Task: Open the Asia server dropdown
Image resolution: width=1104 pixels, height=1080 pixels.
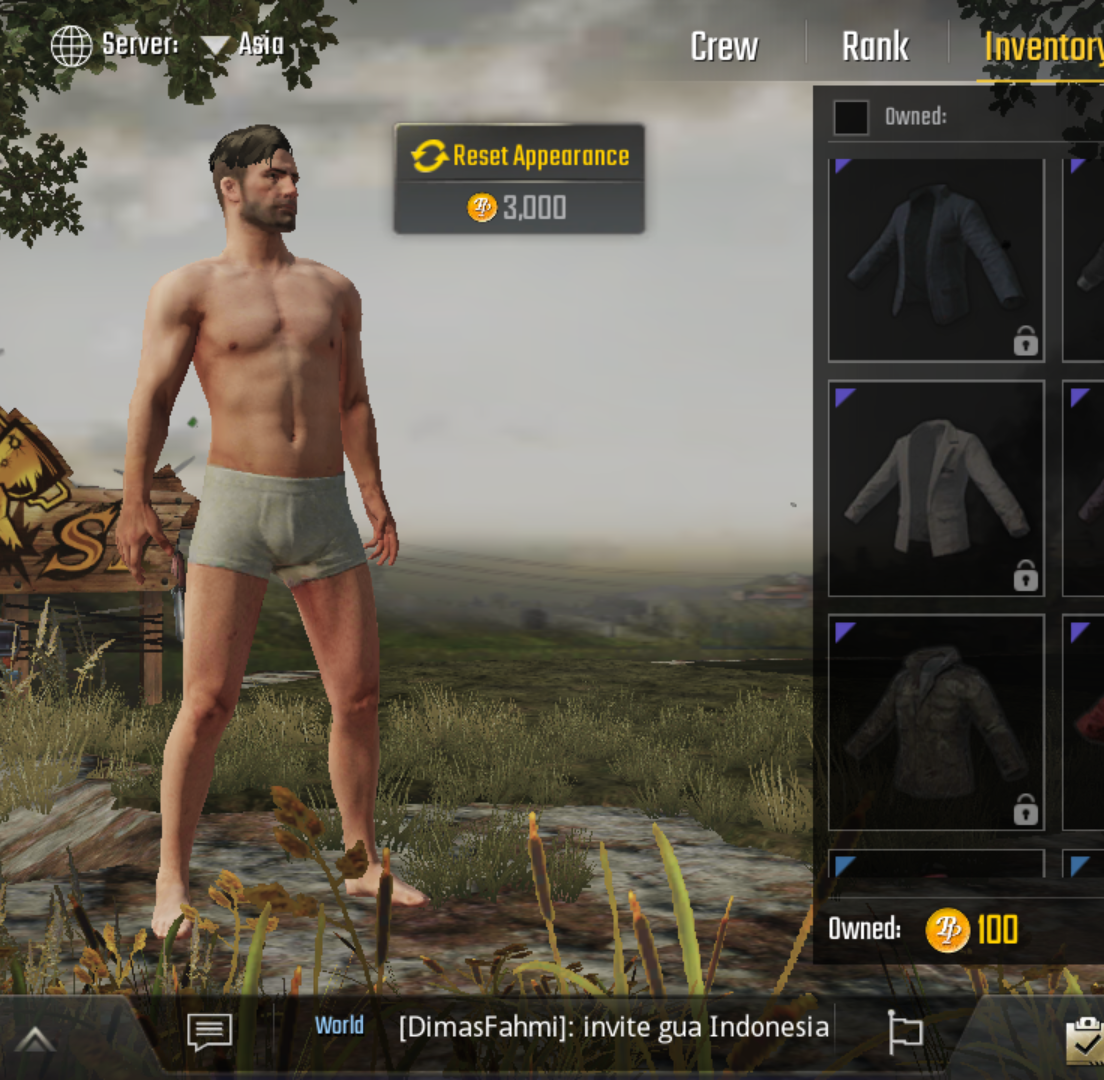Action: click(242, 45)
